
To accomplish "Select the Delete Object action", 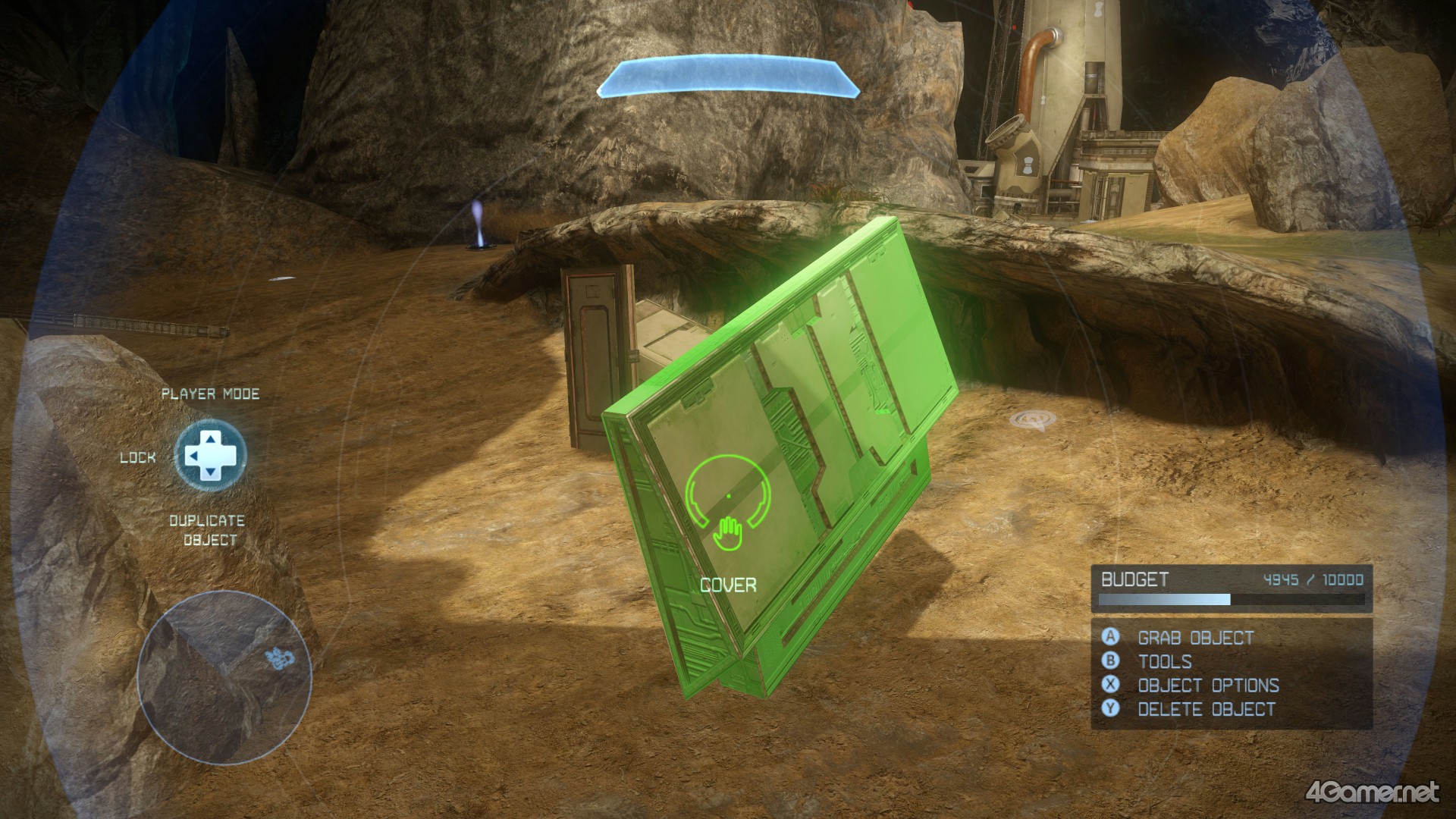I will click(x=1206, y=710).
